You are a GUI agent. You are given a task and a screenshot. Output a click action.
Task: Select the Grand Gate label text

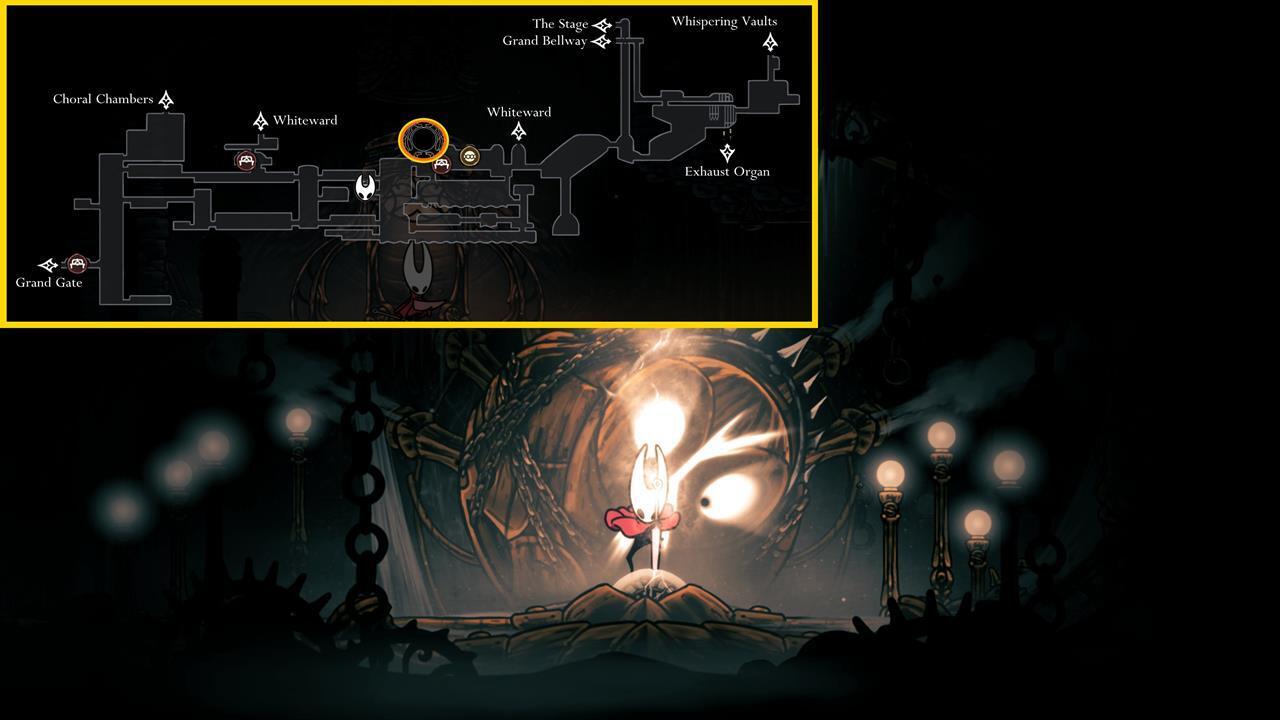click(49, 283)
